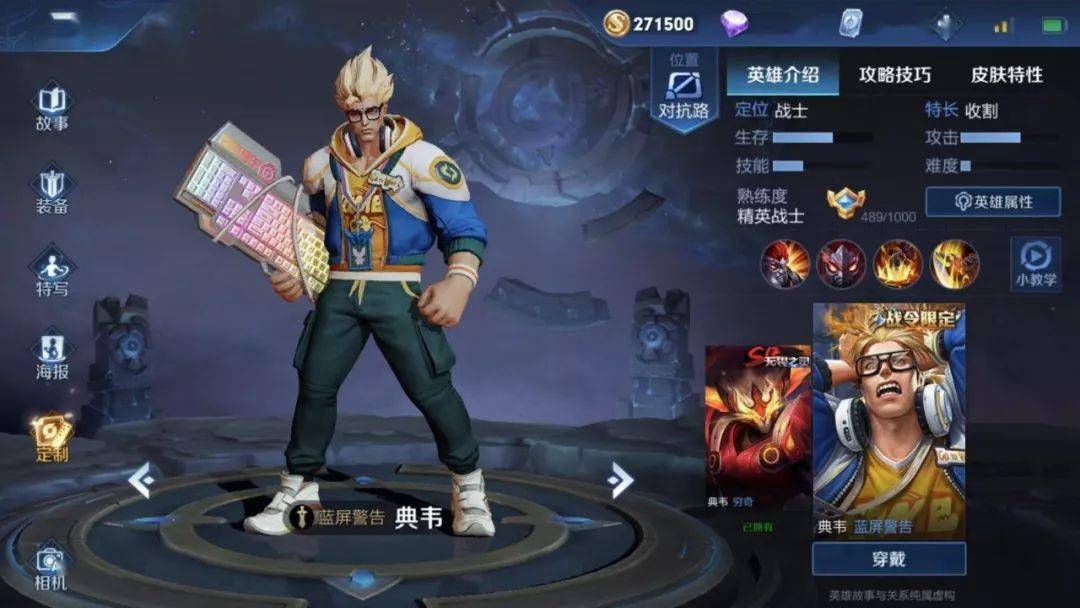This screenshot has width=1080, height=608.
Task: Switch to the 英雄介绍 tab
Action: coord(783,75)
